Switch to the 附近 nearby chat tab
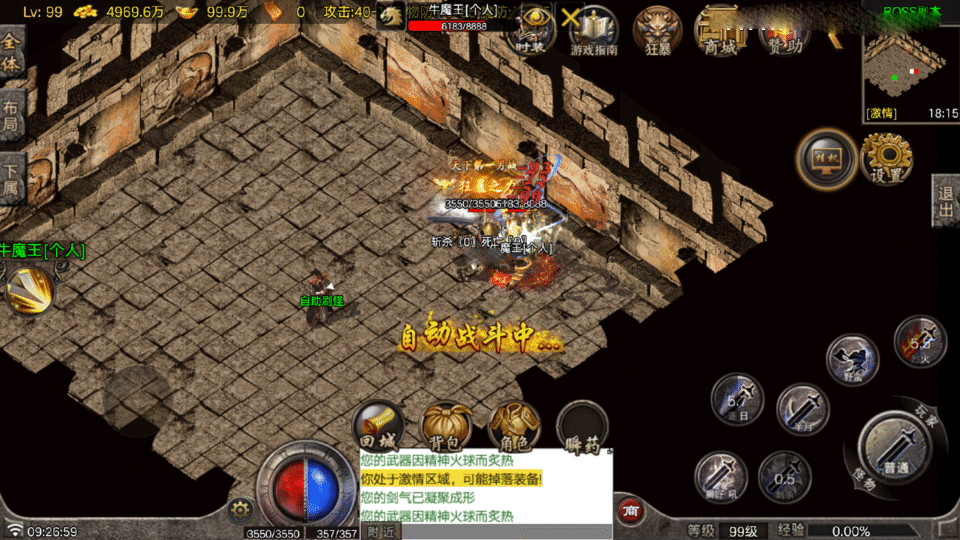 380,532
